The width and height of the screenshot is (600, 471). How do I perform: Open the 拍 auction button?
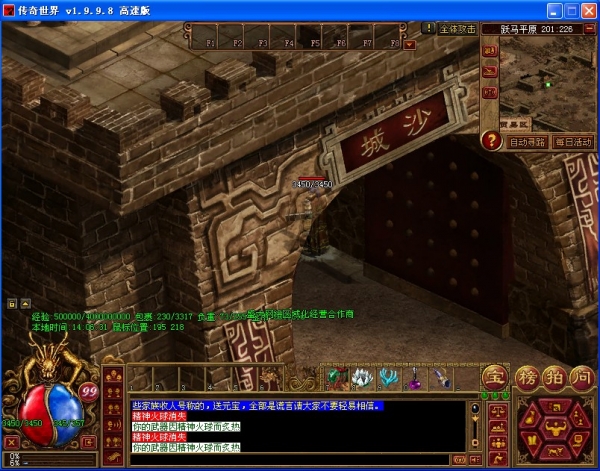[x=555, y=377]
